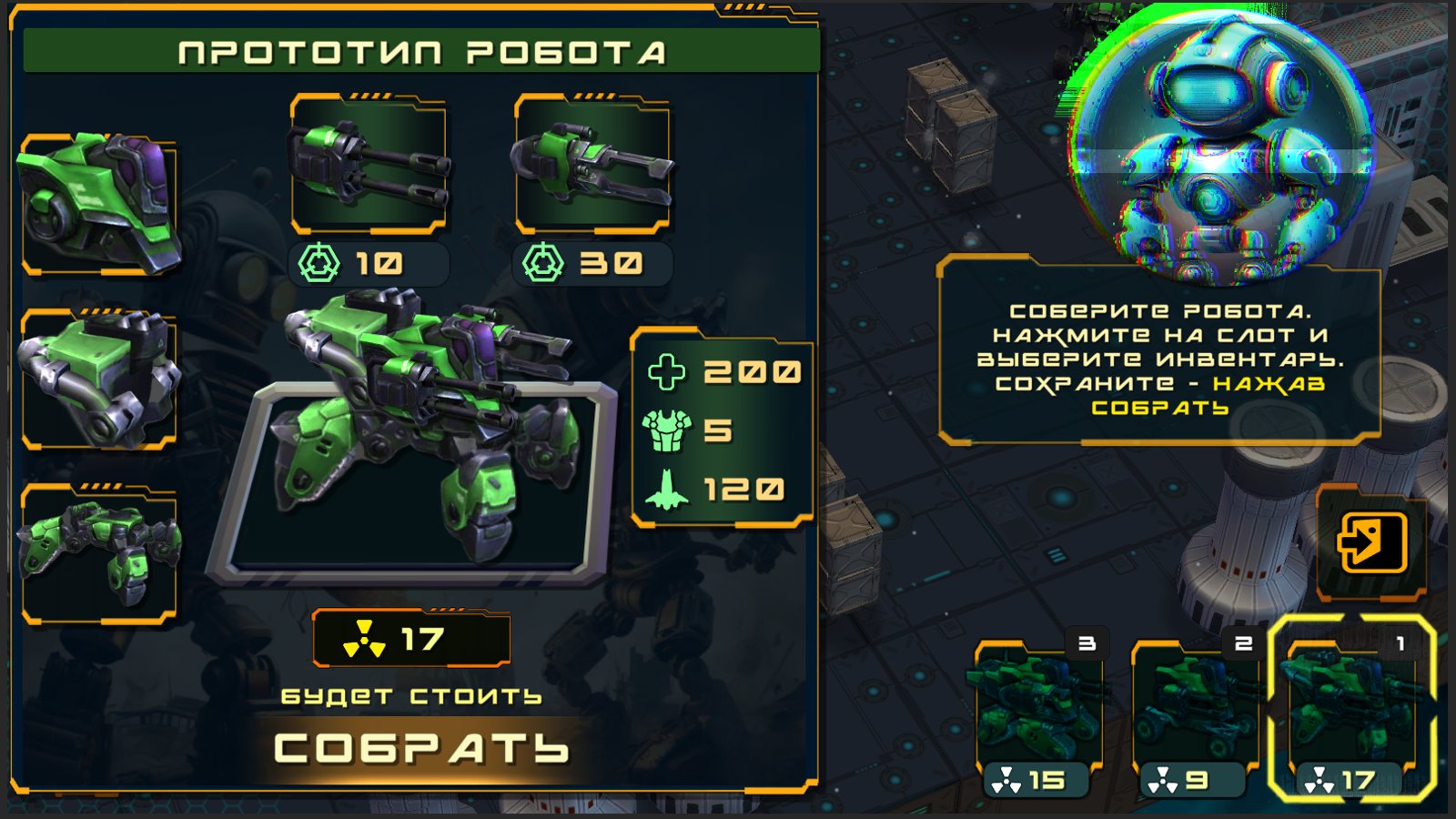Click the БУДЕТ СТОИТЬ cost label
This screenshot has height=819, width=1456.
coord(411,696)
